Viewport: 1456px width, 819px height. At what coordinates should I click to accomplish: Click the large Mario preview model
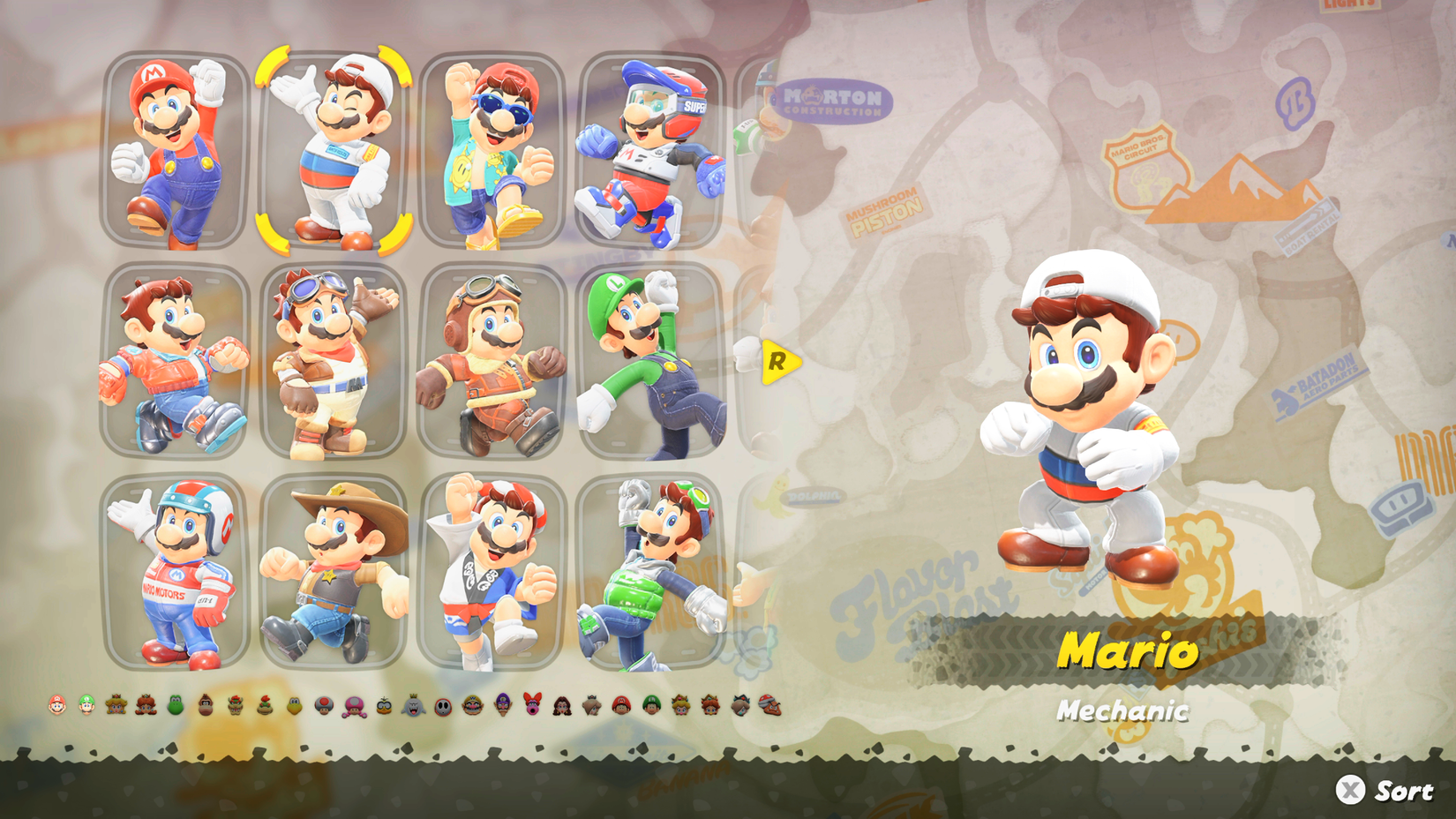point(1085,415)
